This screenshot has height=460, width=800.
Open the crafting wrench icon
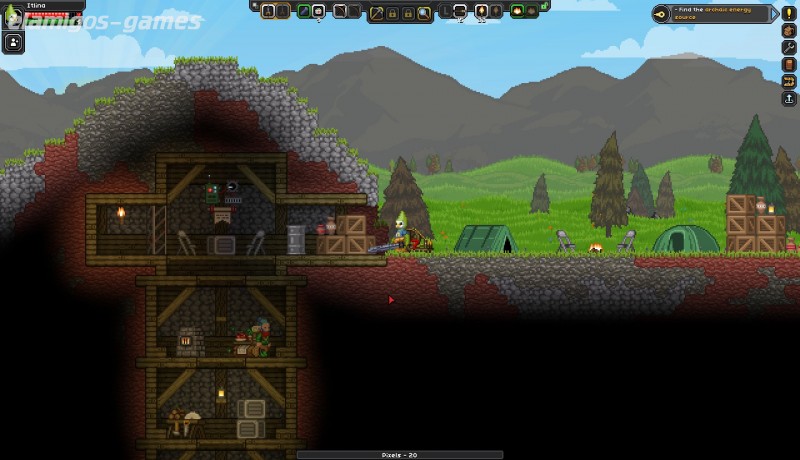789,48
